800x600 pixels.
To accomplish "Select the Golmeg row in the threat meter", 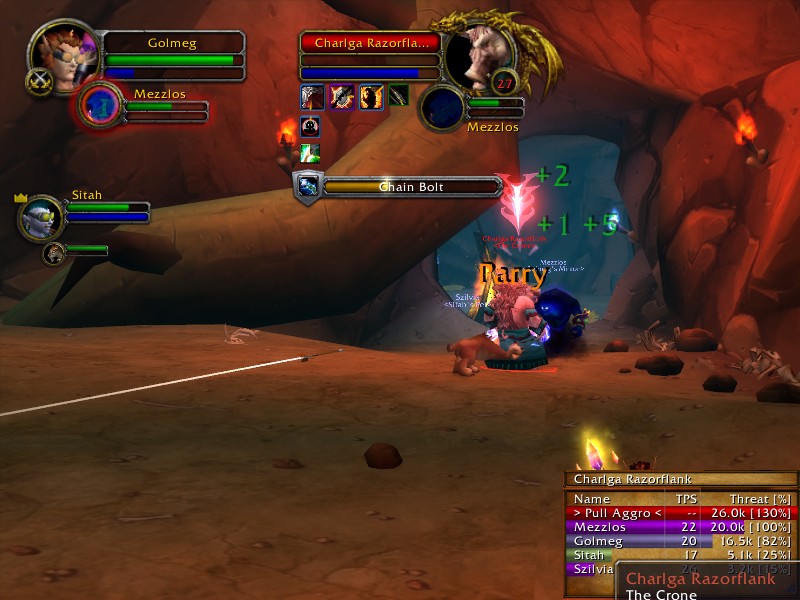I will pyautogui.click(x=681, y=541).
